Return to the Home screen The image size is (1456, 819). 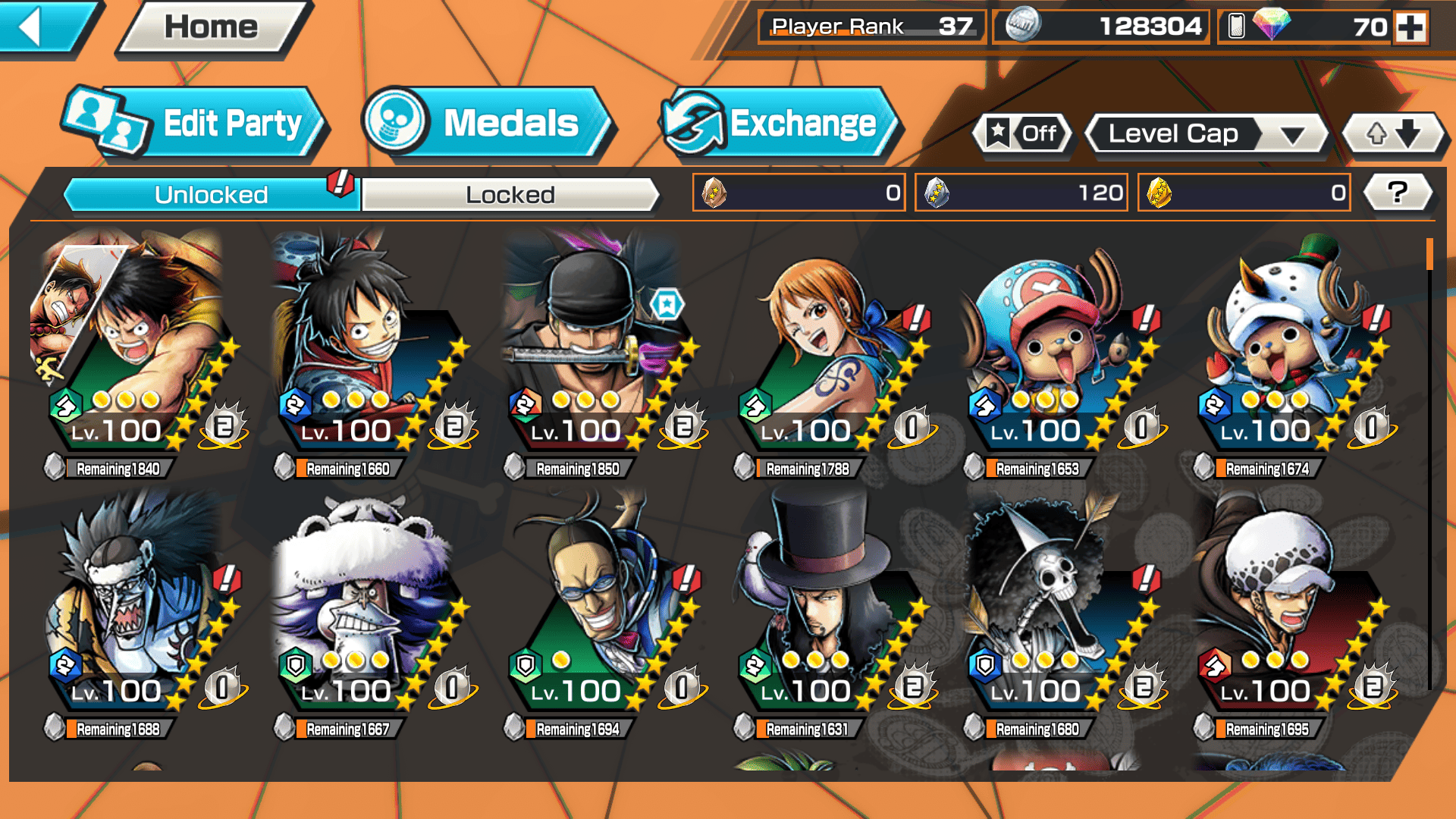(212, 27)
